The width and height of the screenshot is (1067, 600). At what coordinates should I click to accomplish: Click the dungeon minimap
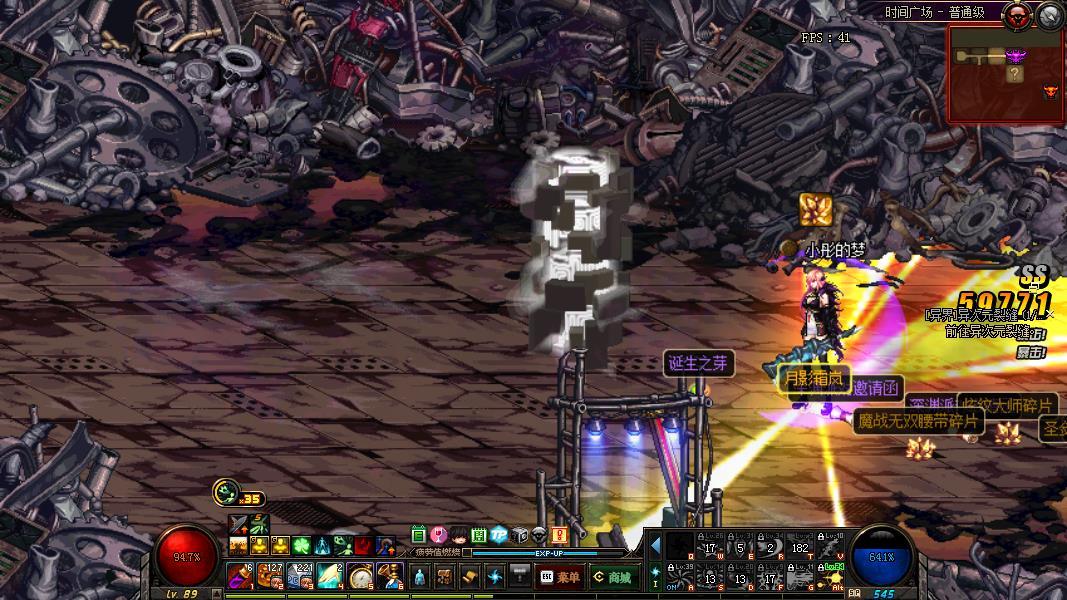(x=1005, y=74)
